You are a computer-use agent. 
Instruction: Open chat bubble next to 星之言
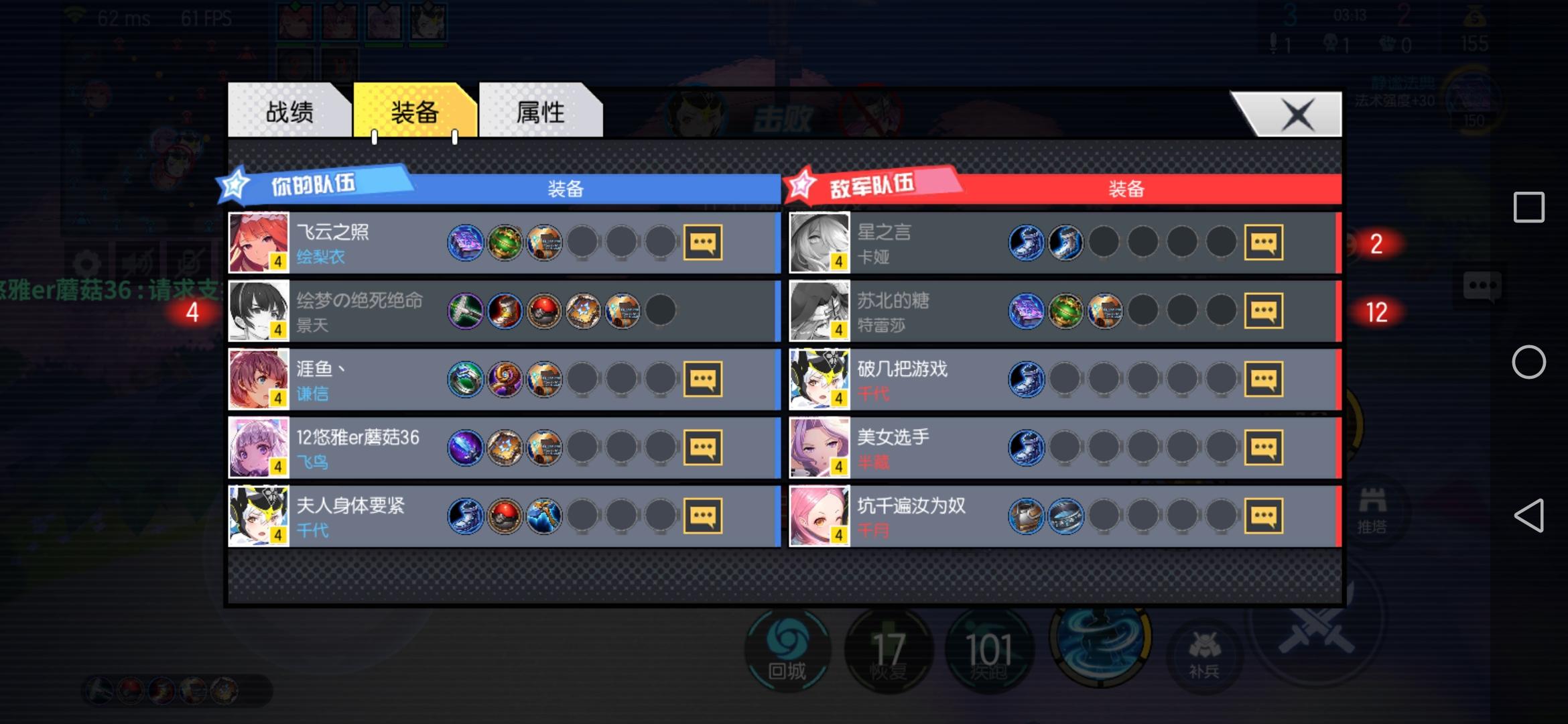point(1265,243)
